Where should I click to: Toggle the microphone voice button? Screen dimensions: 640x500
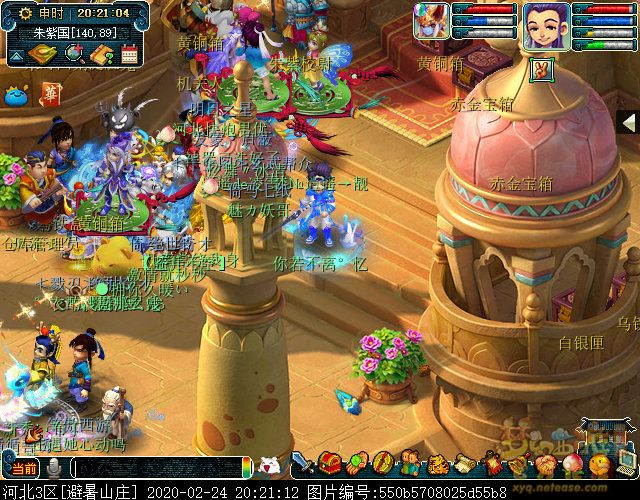click(x=54, y=468)
